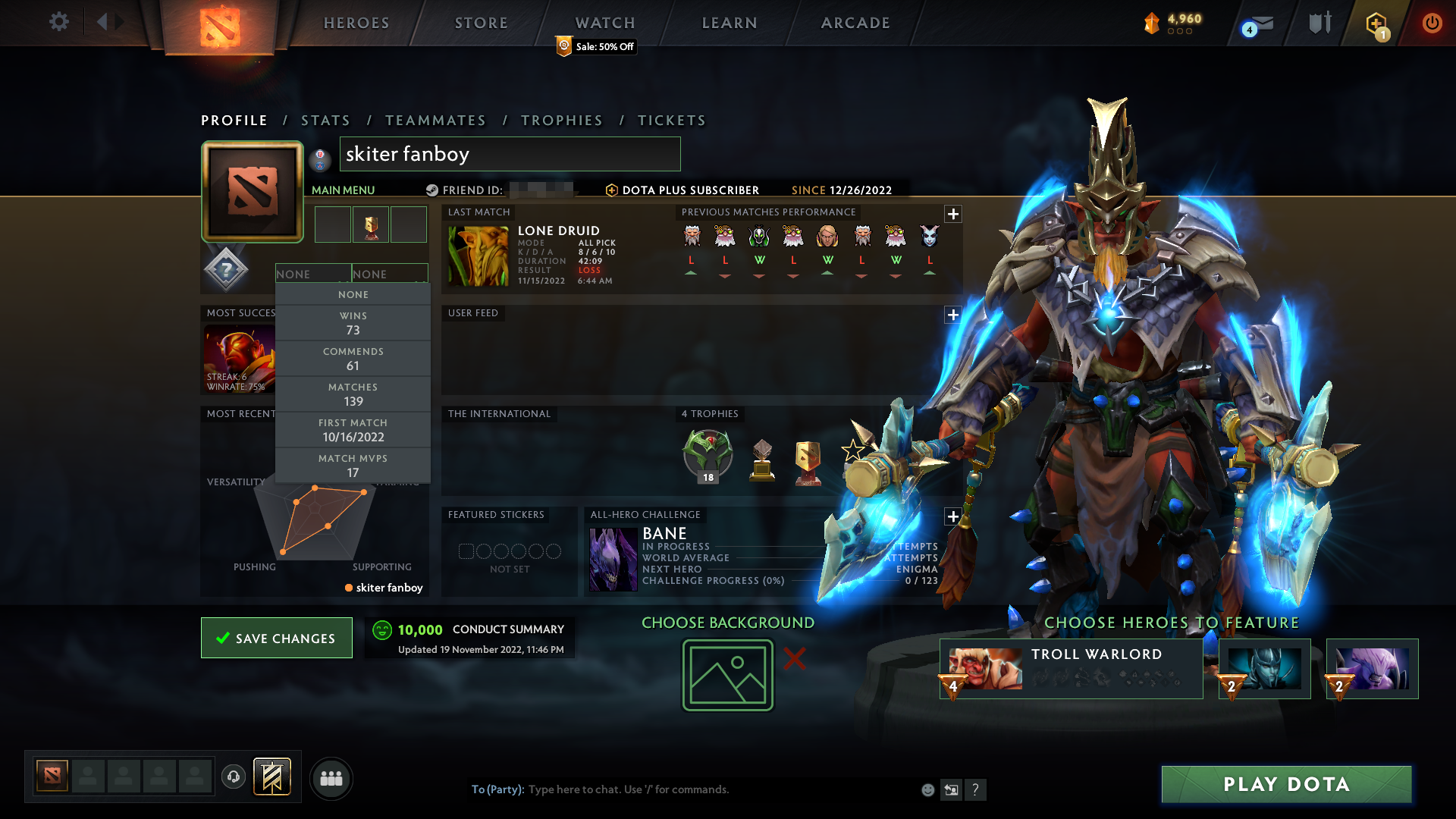Open the settings gear
The image size is (1456, 819).
pyautogui.click(x=59, y=23)
